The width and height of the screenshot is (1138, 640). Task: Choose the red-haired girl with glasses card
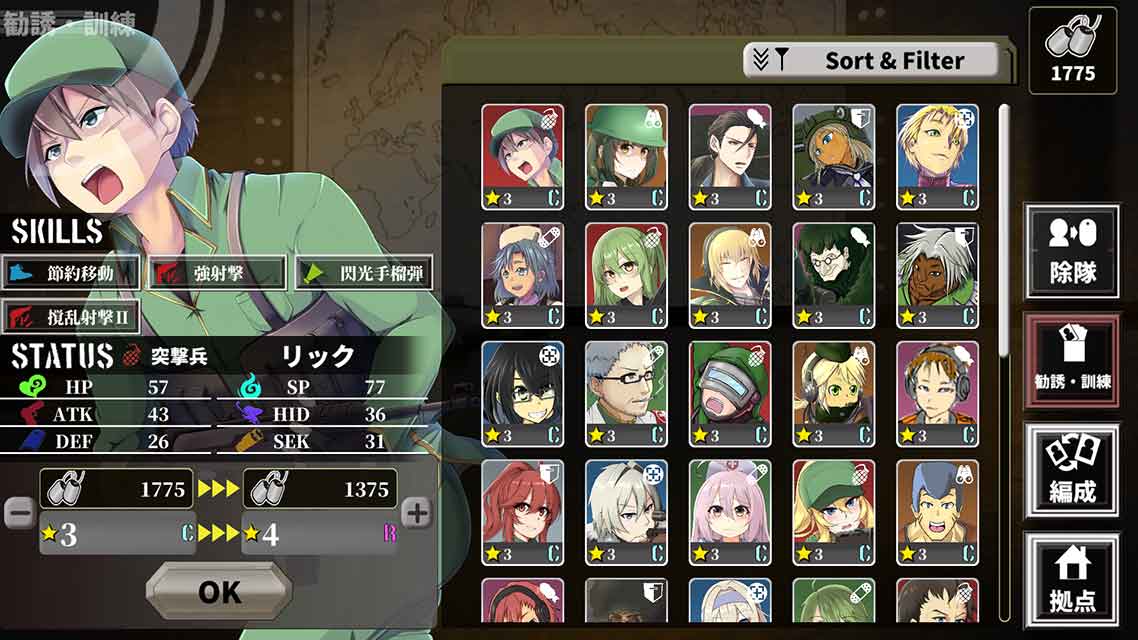click(522, 512)
